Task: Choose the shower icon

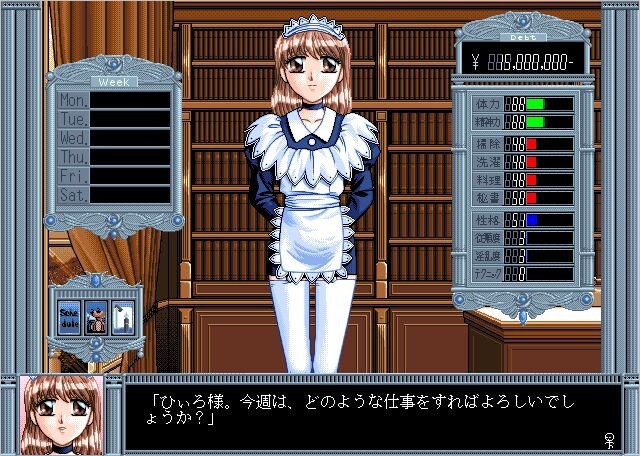Action: coord(122,315)
